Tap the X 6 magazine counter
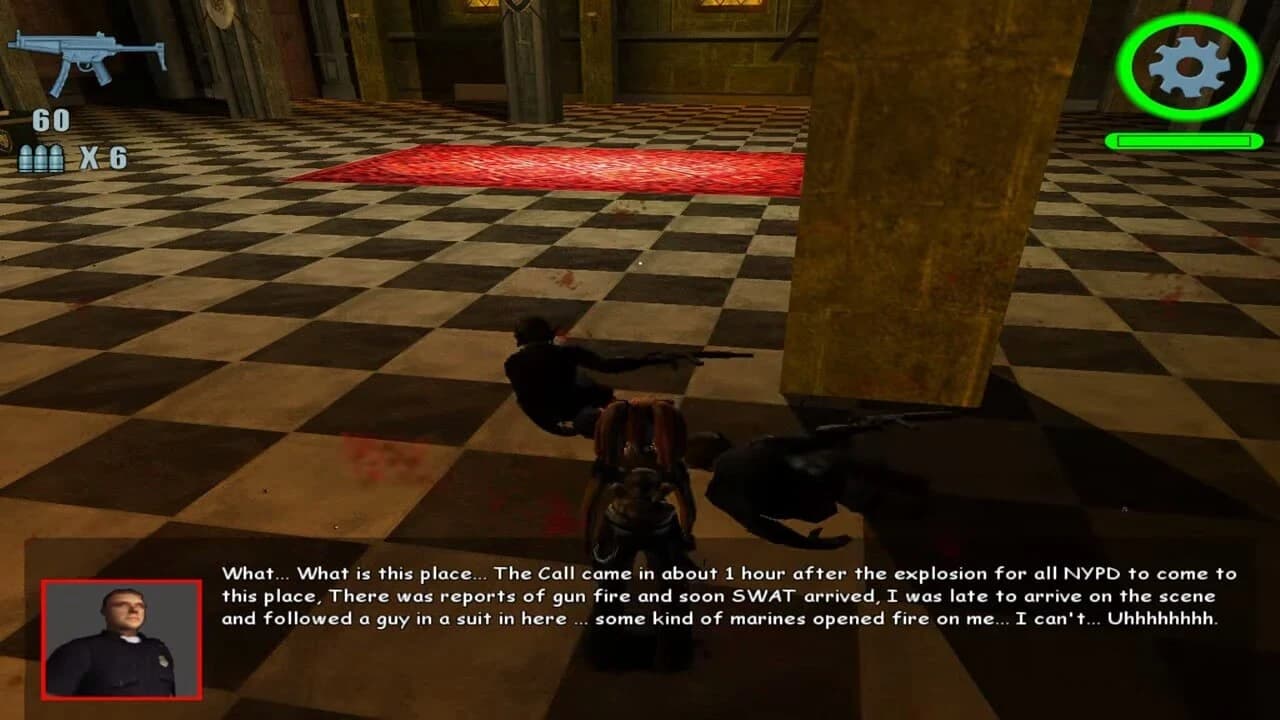 point(105,156)
